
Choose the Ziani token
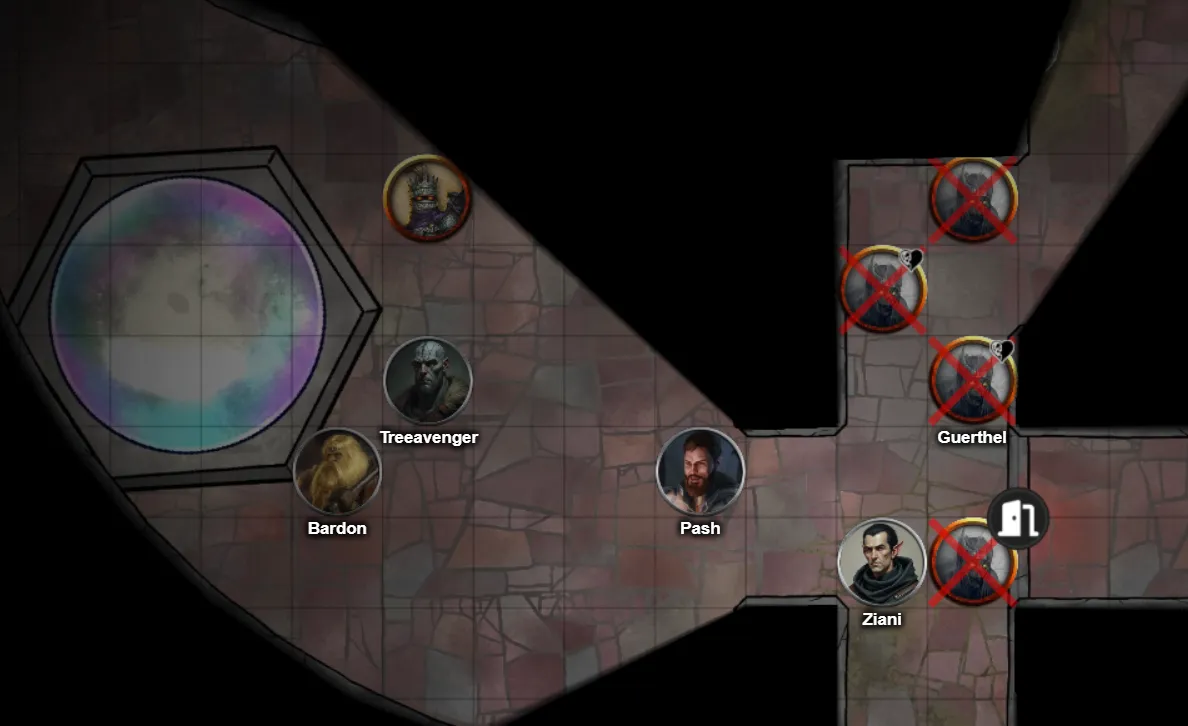(881, 562)
